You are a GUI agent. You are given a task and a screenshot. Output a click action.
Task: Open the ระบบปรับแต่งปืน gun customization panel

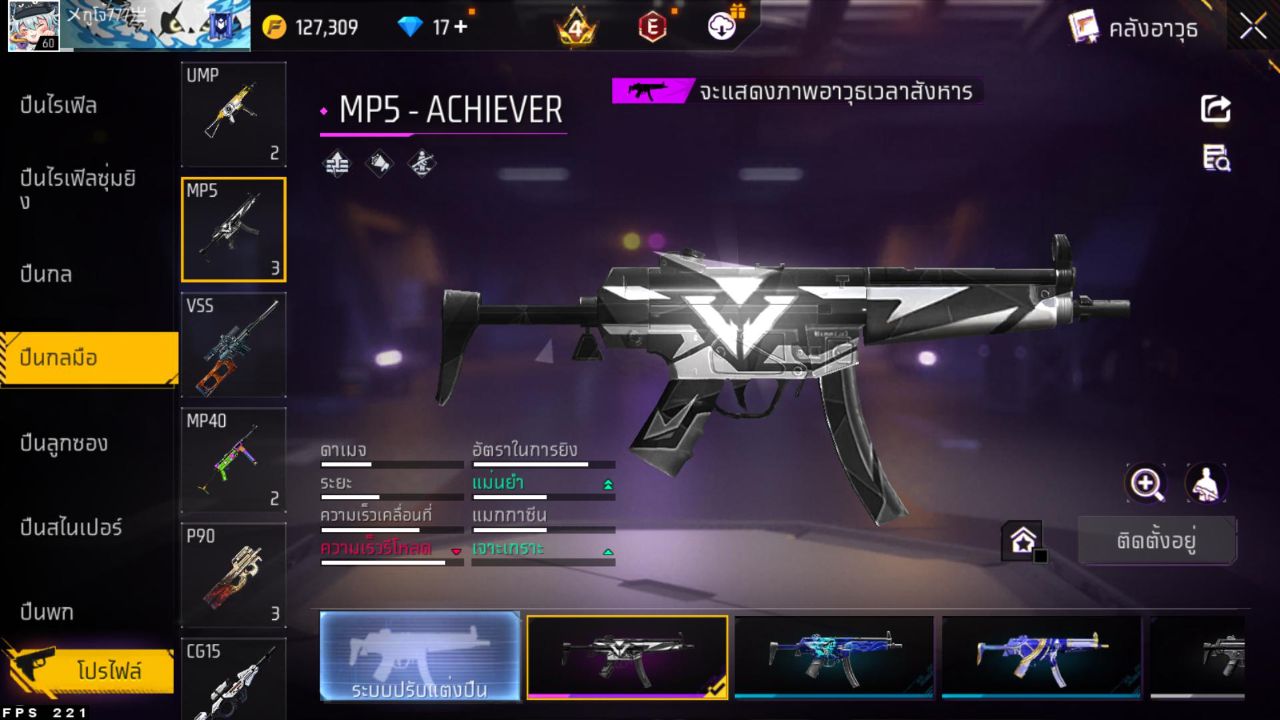[420, 657]
